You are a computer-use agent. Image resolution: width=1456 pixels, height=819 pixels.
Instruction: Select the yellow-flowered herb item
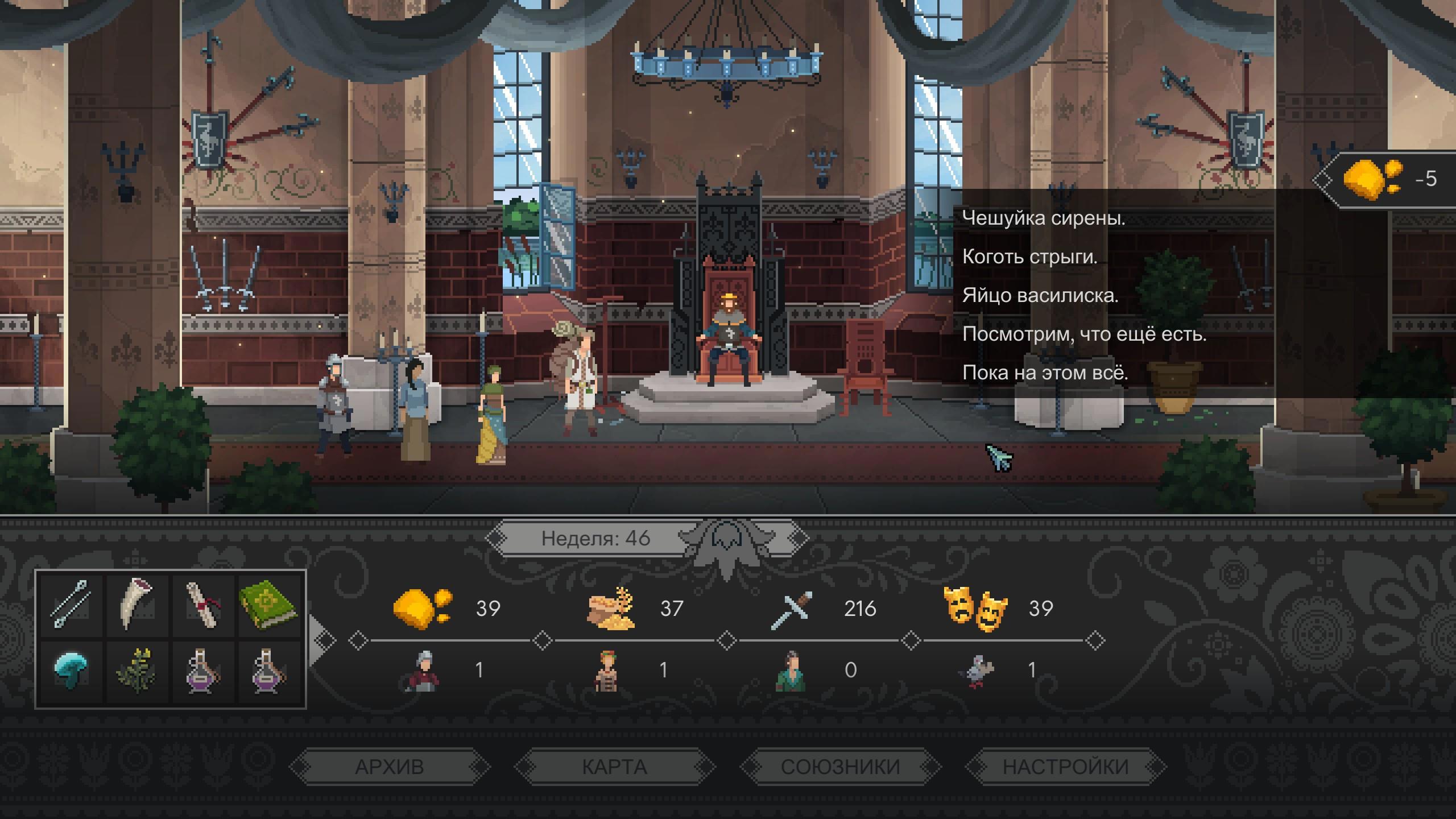136,671
